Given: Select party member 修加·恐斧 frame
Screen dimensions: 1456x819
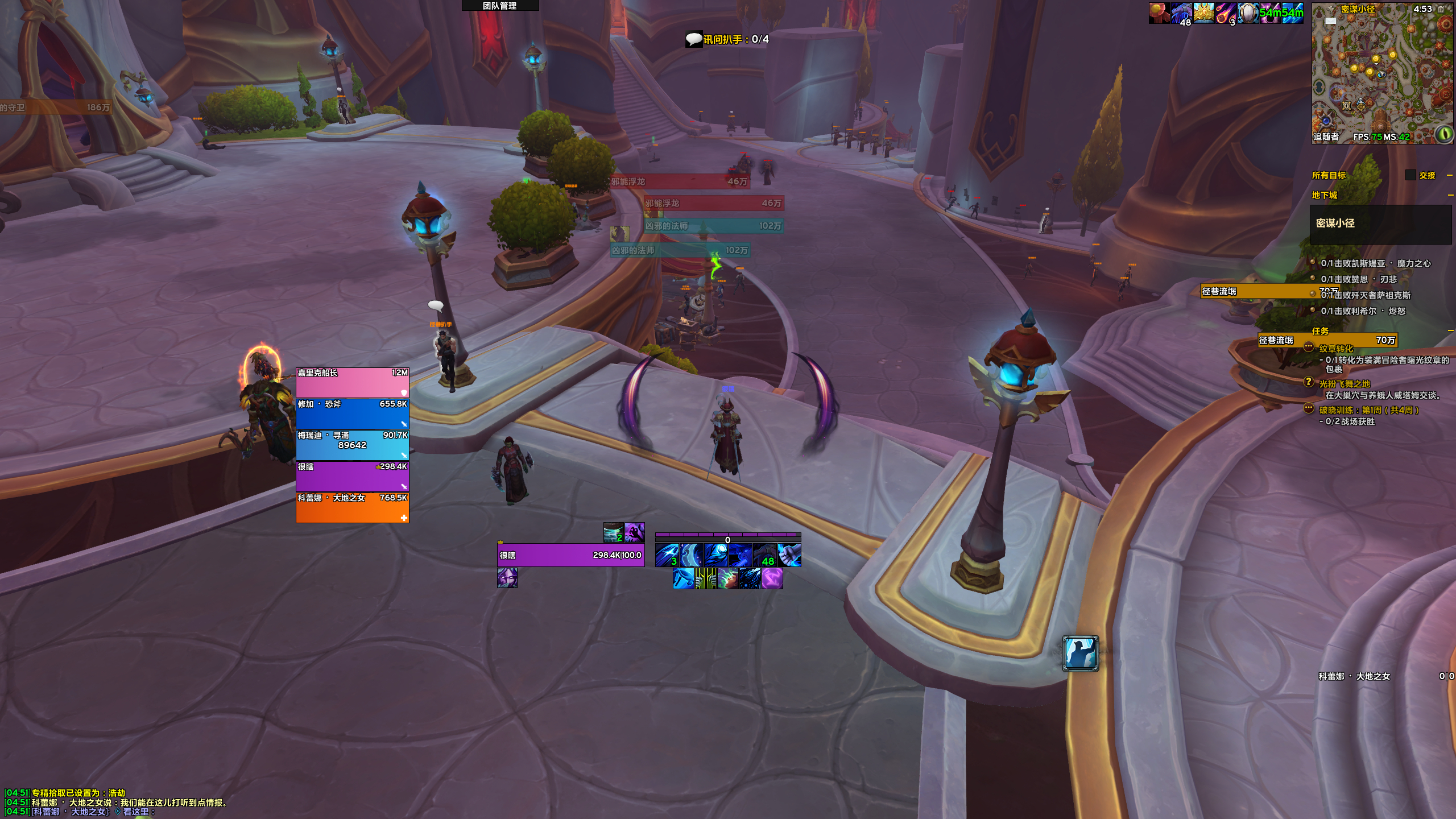Looking at the screenshot, I should (x=352, y=413).
